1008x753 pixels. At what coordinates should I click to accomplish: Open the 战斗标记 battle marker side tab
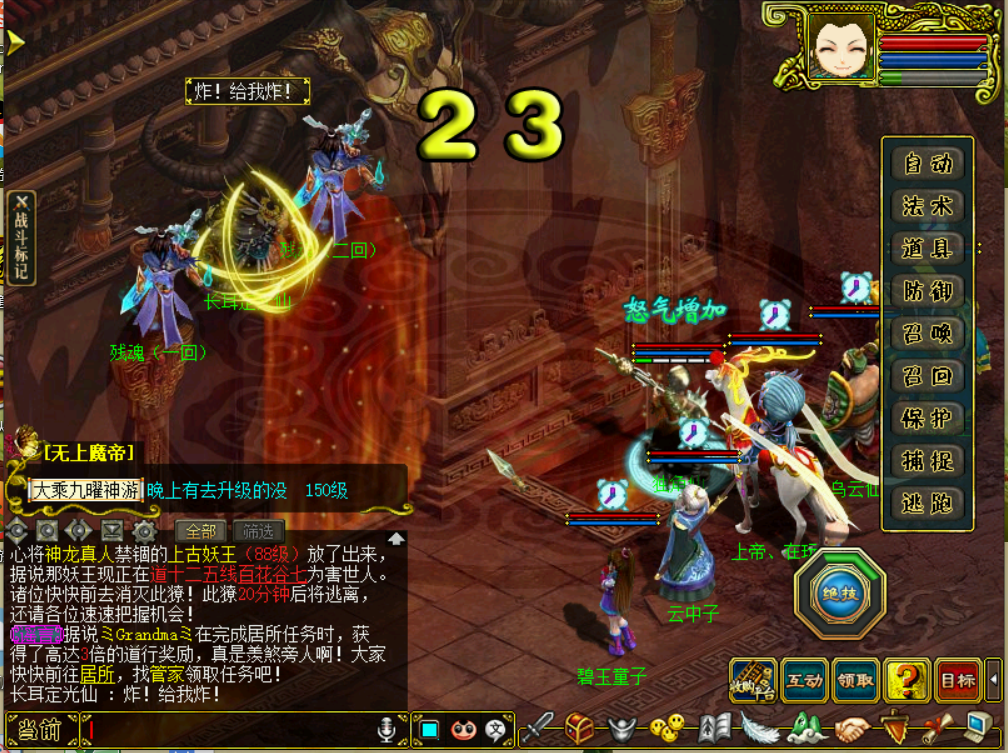pyautogui.click(x=19, y=239)
